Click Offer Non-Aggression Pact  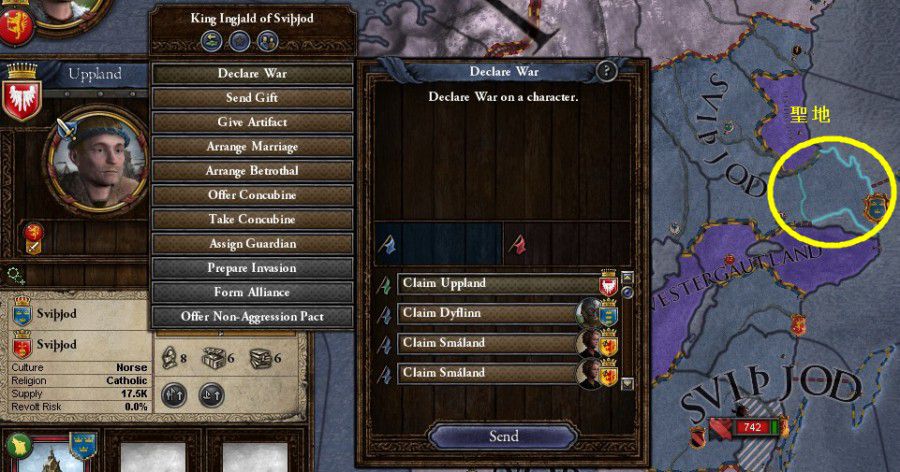tap(252, 317)
